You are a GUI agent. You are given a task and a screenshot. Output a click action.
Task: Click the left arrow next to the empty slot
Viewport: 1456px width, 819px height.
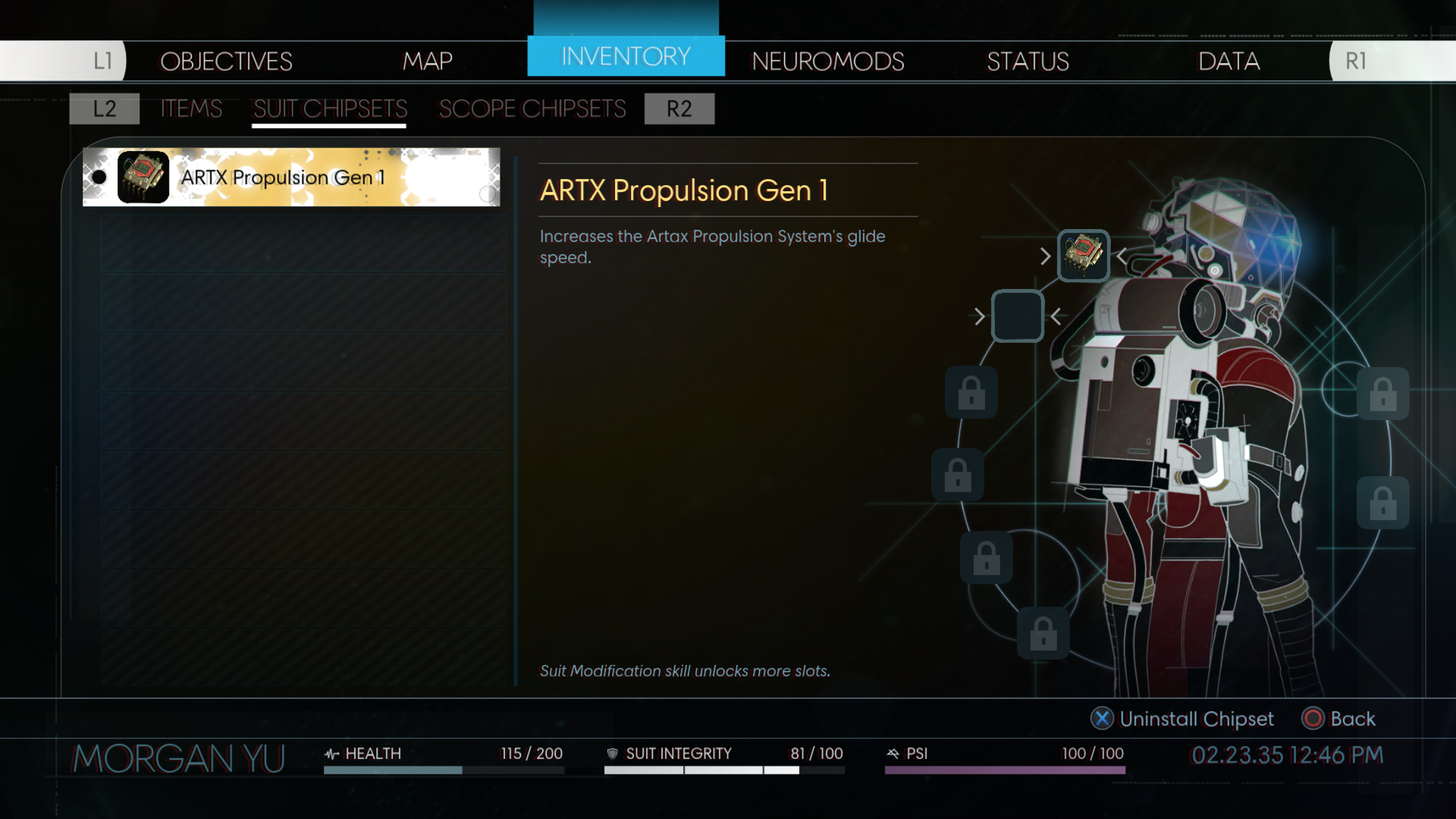pos(979,315)
